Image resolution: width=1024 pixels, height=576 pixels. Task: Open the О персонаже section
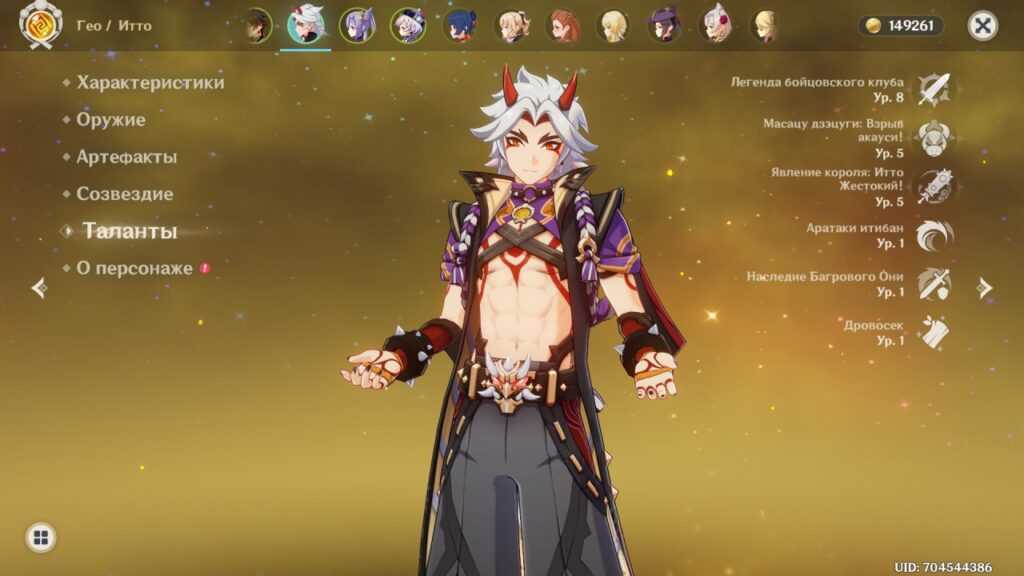pos(134,268)
